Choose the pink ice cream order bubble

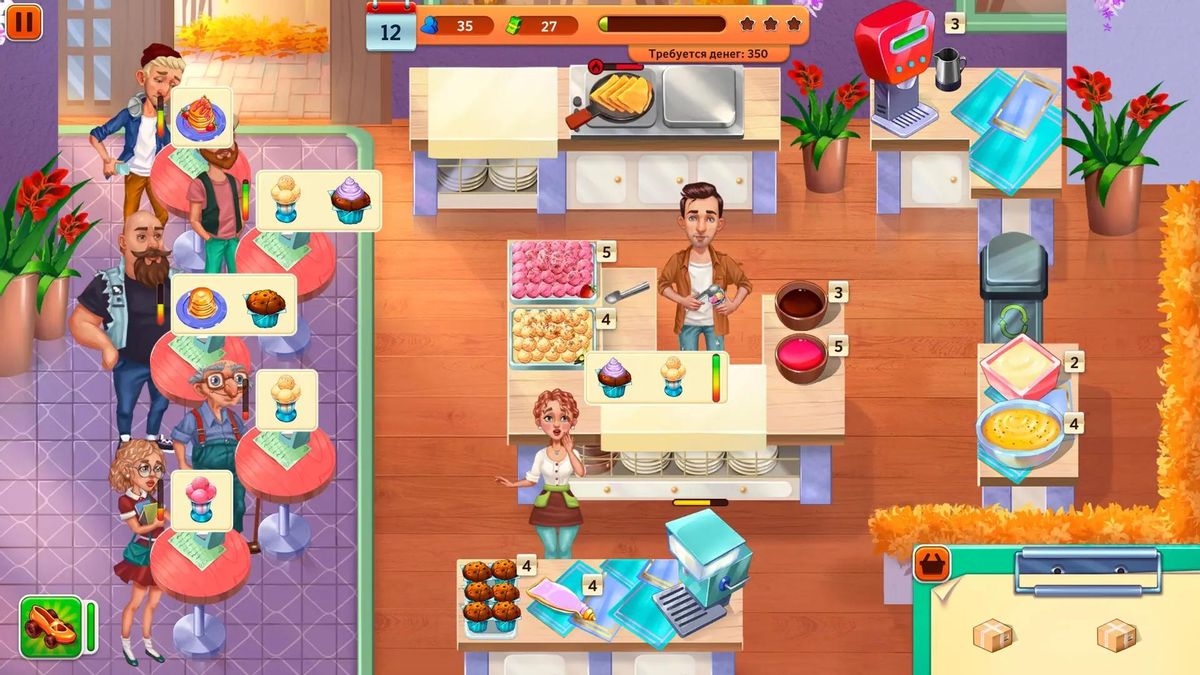pyautogui.click(x=201, y=499)
